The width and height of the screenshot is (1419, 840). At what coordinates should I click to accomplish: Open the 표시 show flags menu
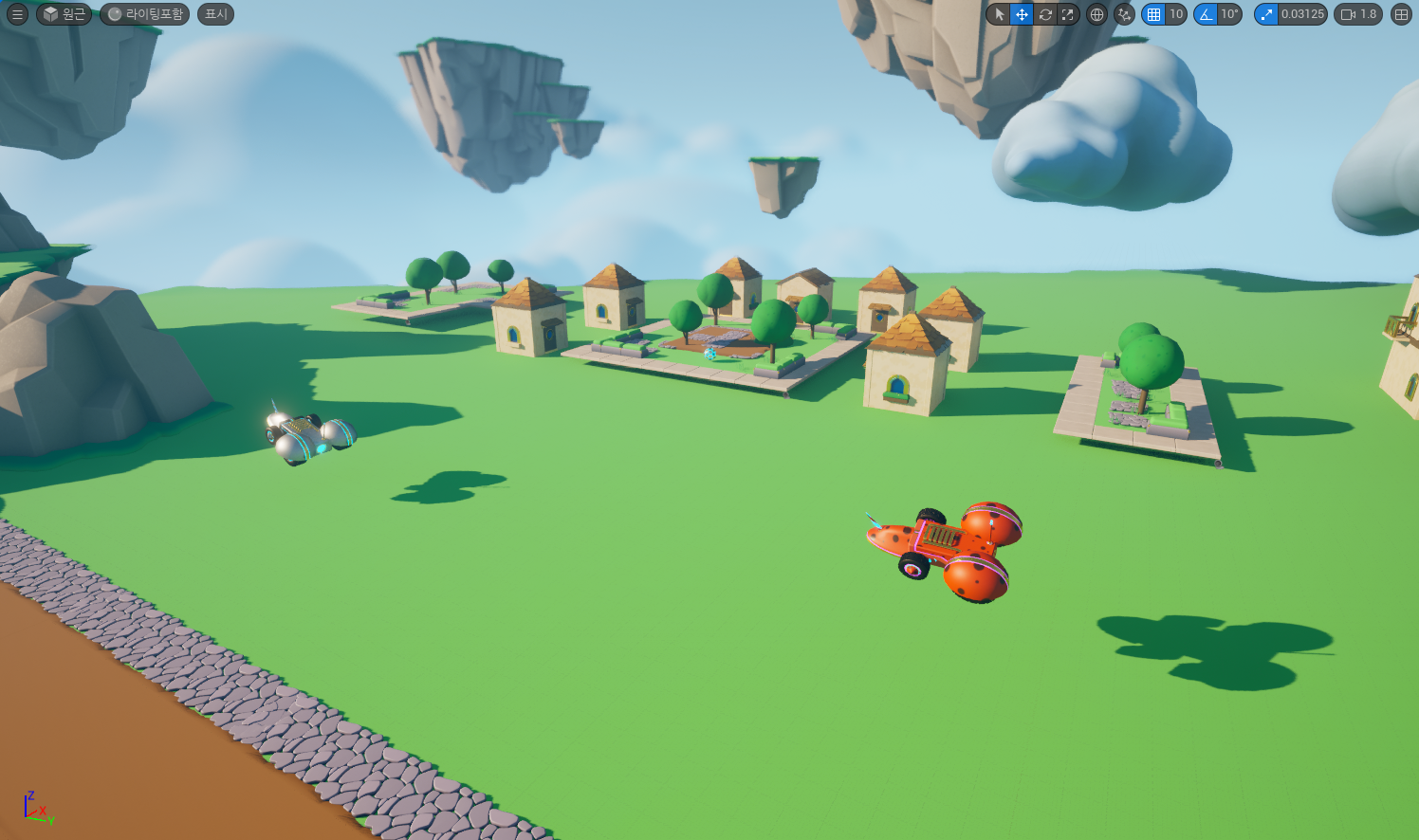click(215, 14)
